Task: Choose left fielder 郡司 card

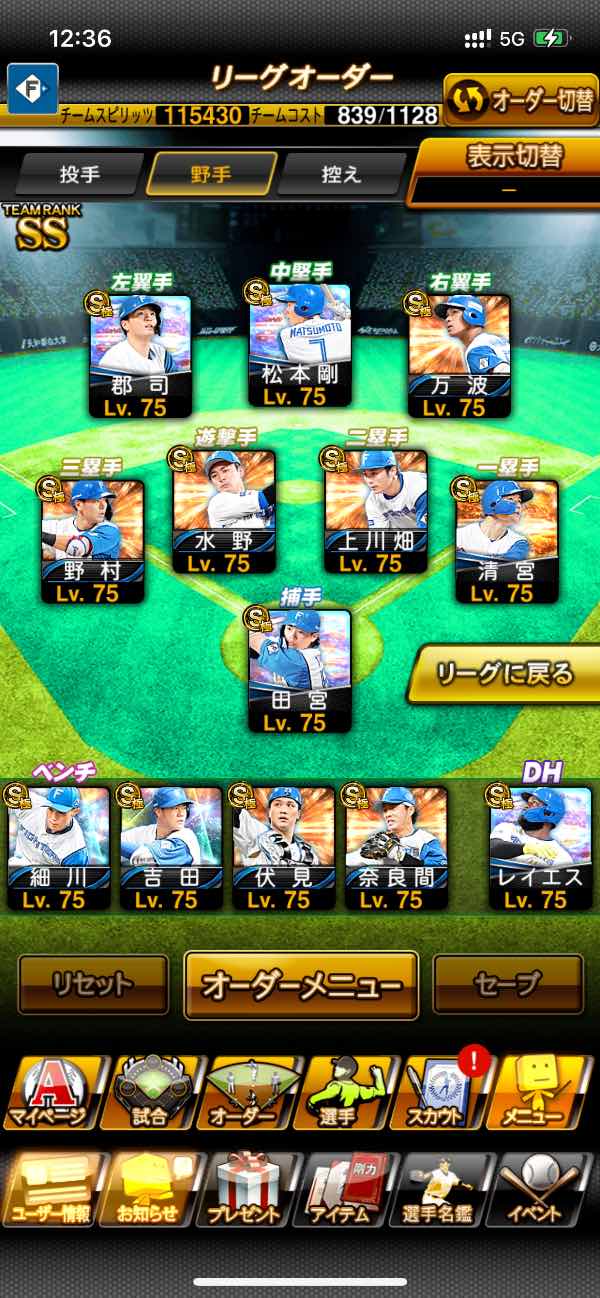Action: (x=141, y=356)
